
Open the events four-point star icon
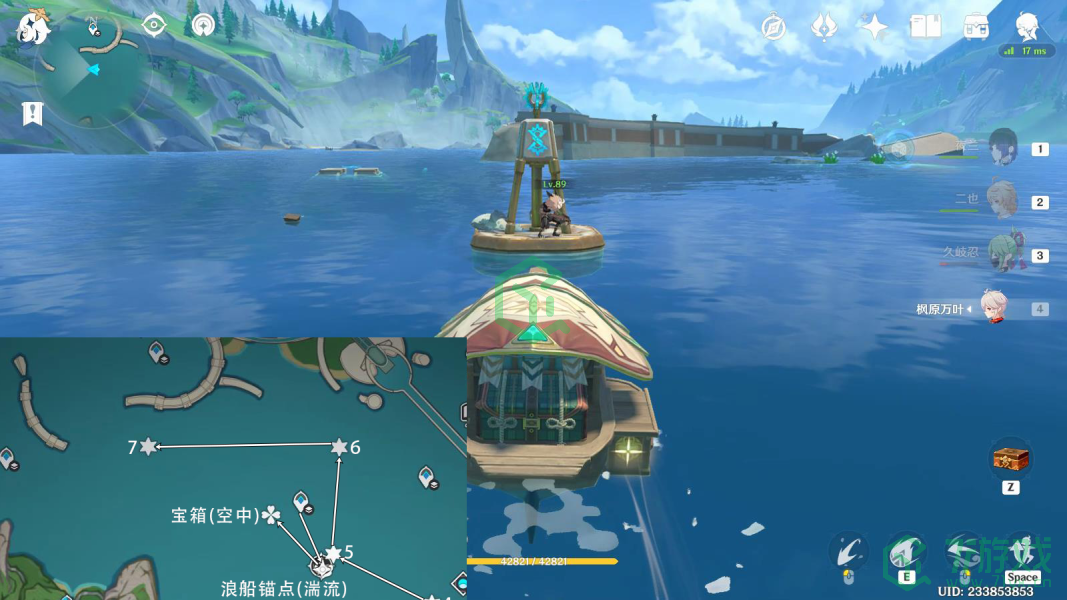[875, 27]
